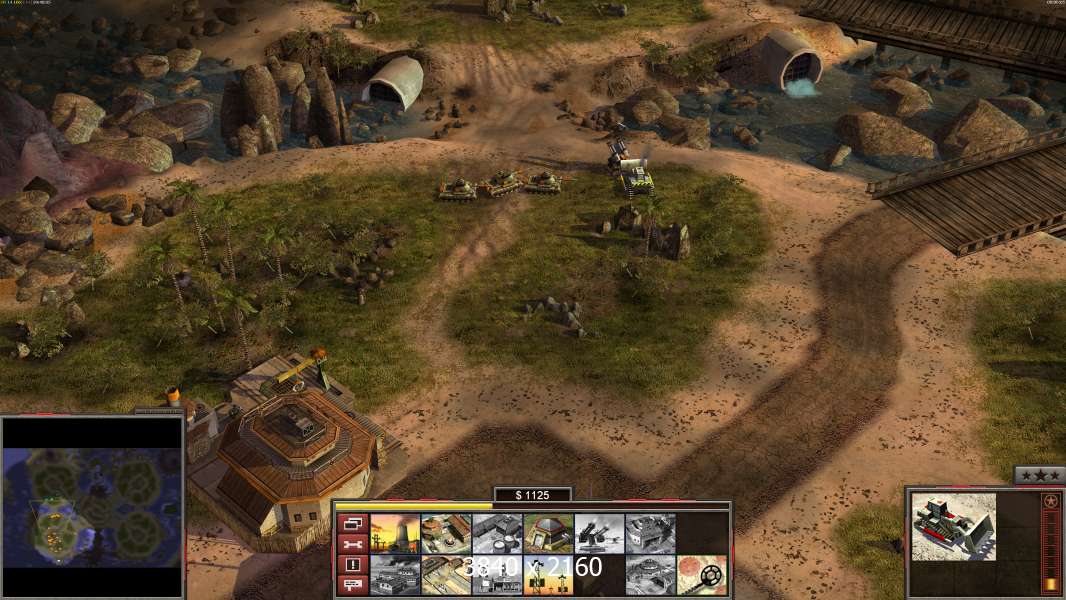
Task: Click the overlapping windows button
Action: click(352, 523)
